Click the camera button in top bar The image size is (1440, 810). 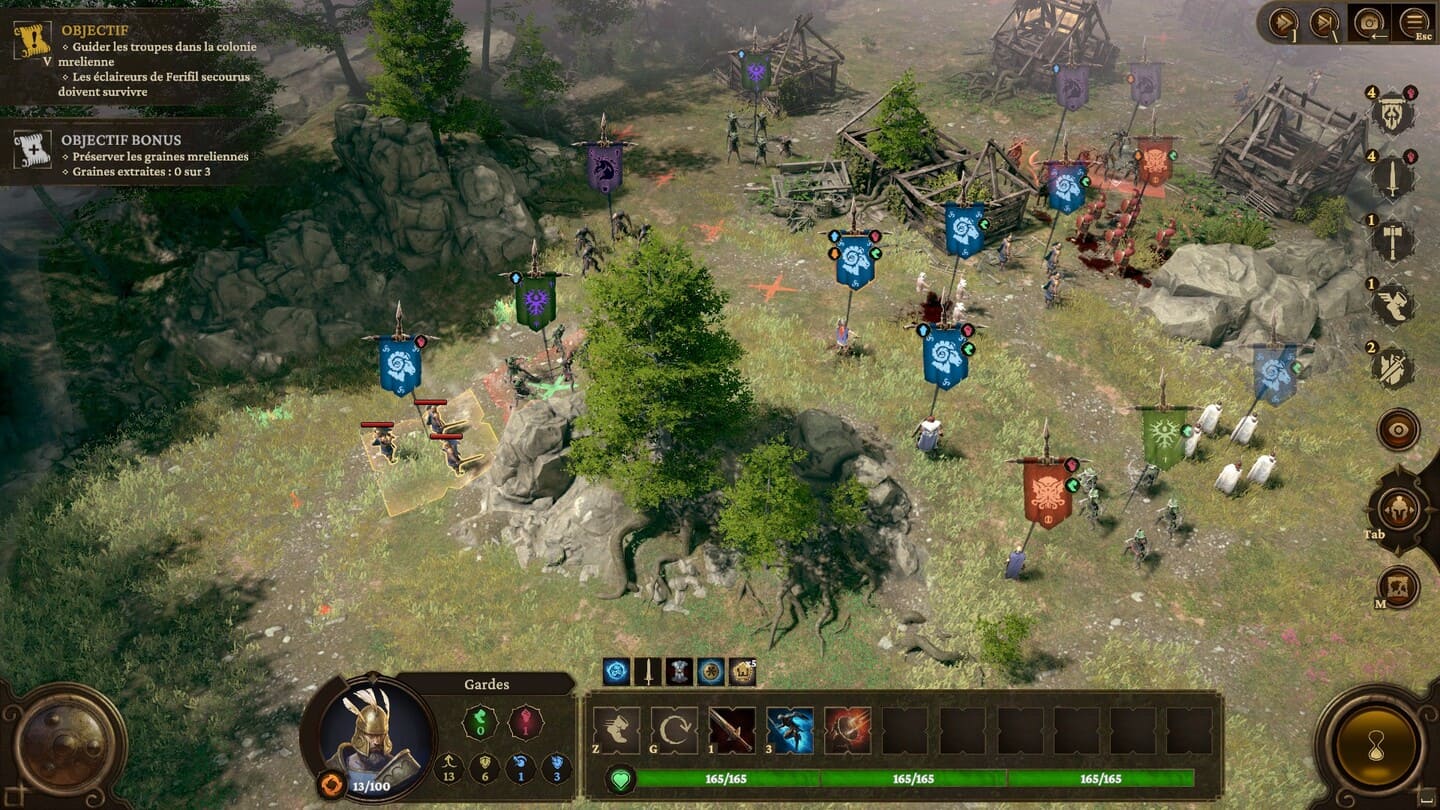point(1369,22)
